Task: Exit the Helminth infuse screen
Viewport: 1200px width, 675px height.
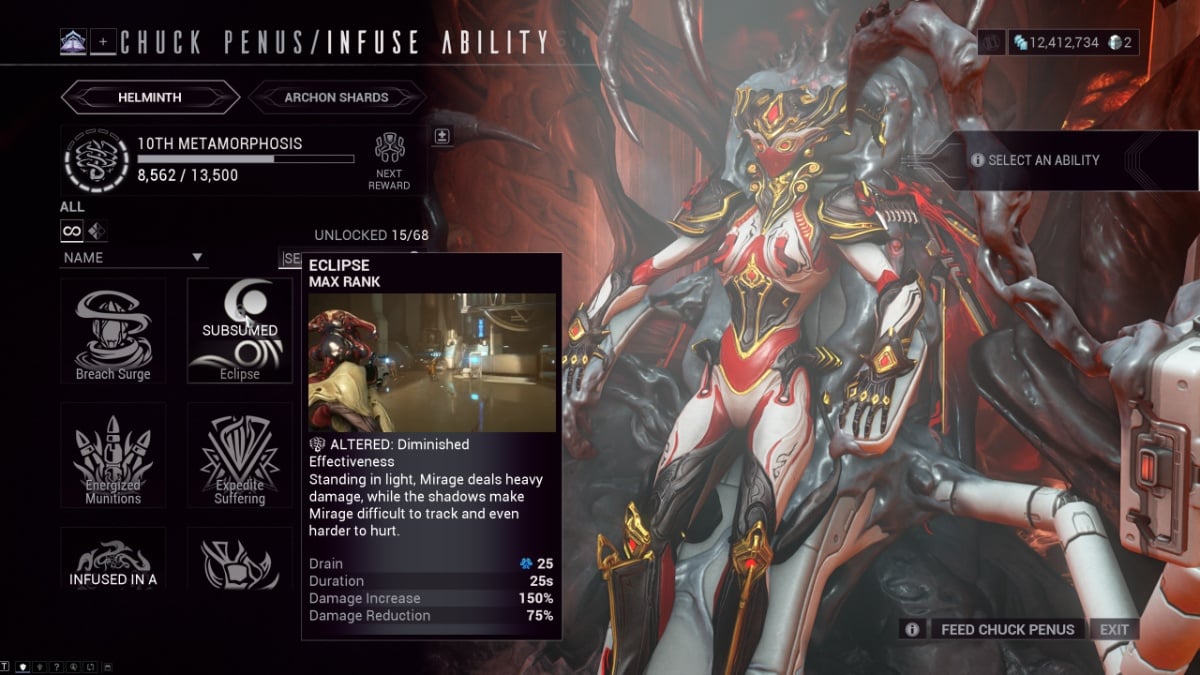Action: click(1114, 629)
